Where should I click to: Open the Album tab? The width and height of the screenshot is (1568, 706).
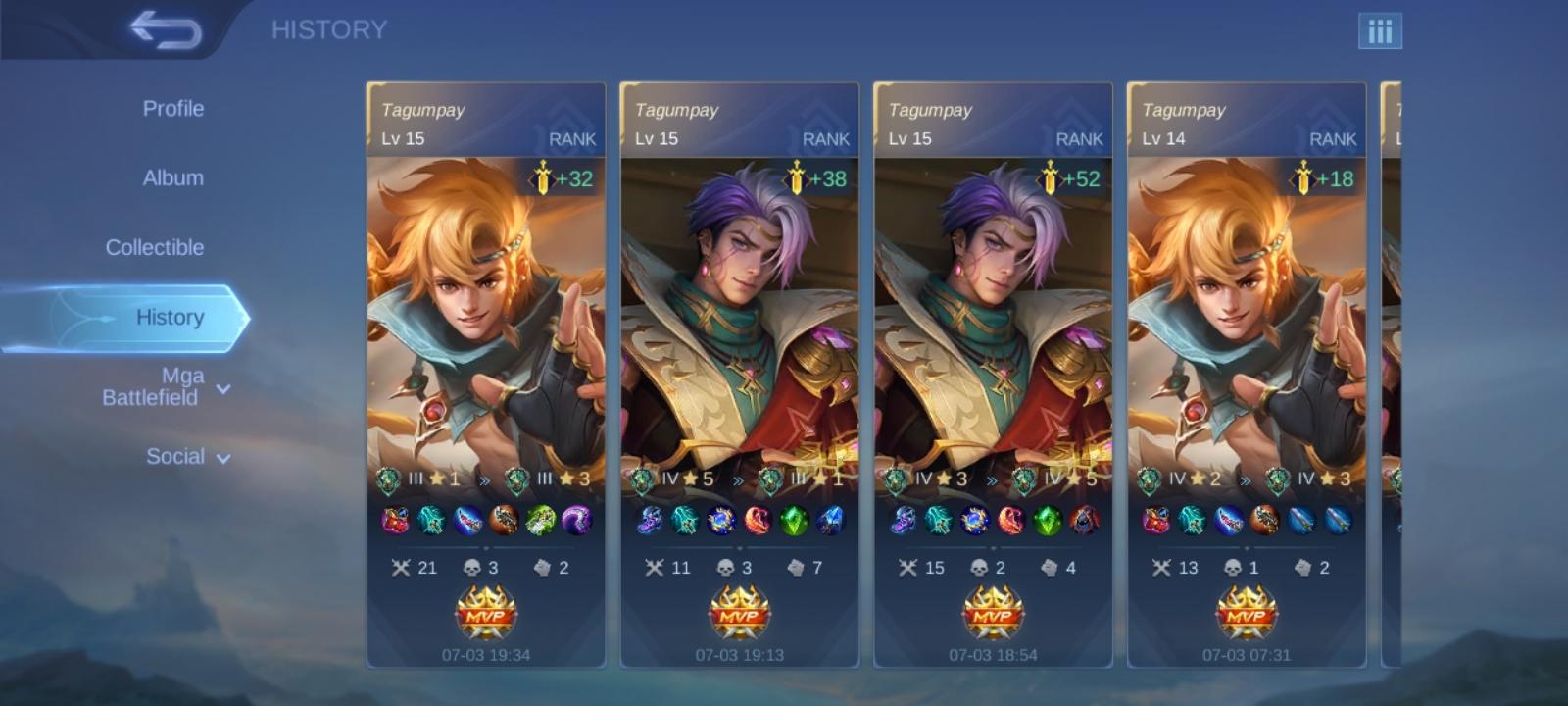tap(174, 177)
